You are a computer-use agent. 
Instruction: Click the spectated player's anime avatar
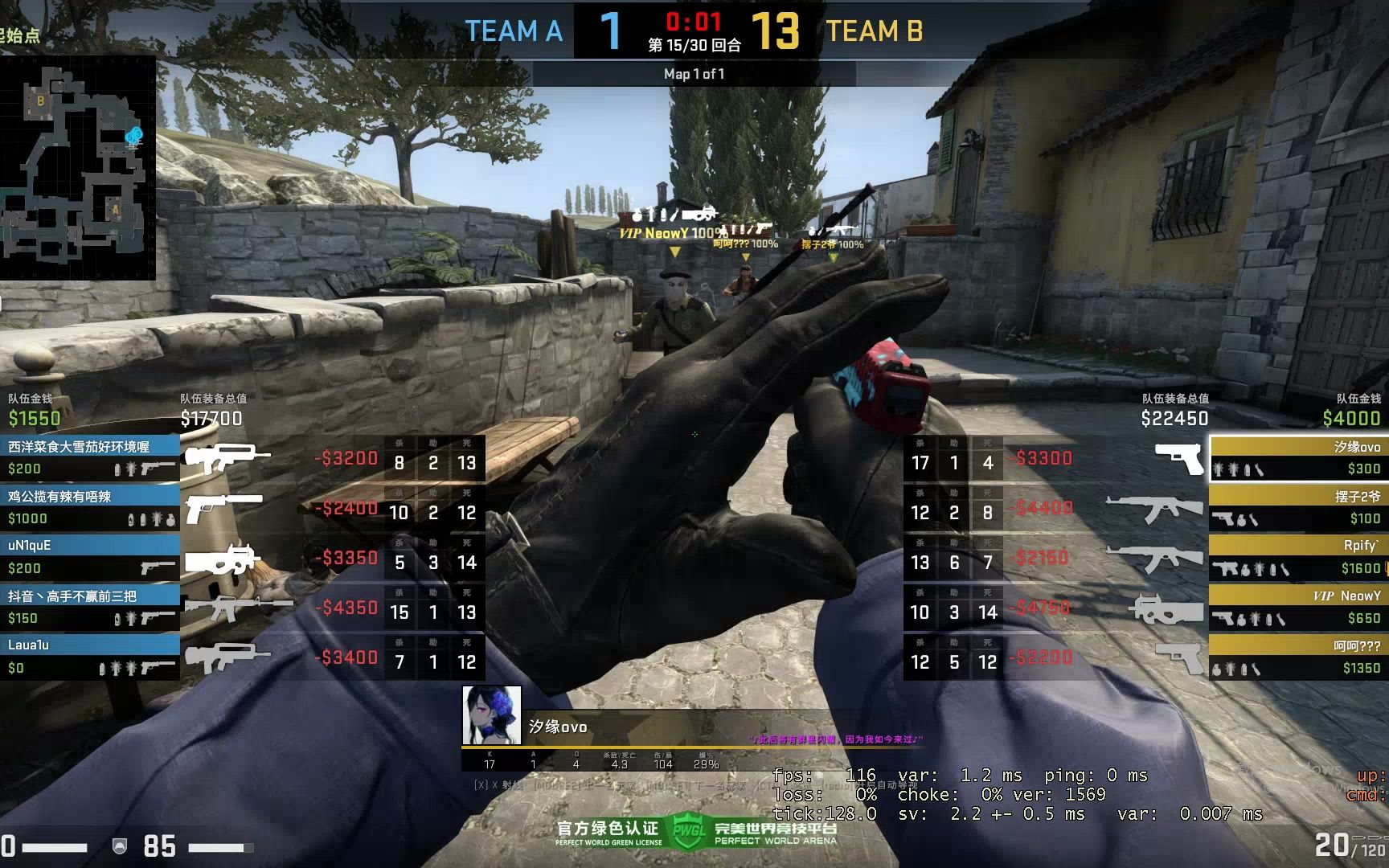pyautogui.click(x=491, y=714)
